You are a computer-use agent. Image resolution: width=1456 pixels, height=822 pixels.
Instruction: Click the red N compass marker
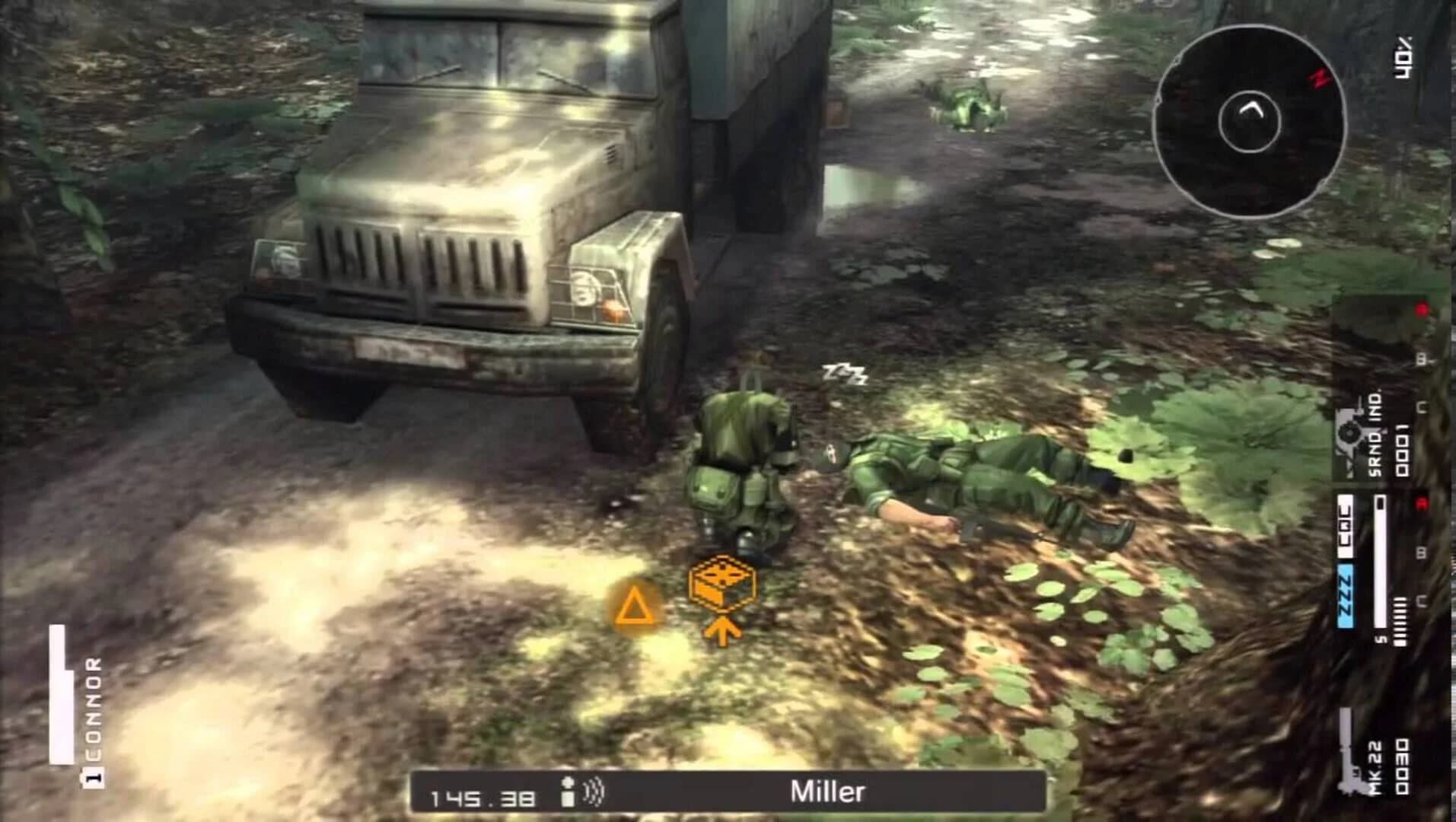pos(1319,80)
